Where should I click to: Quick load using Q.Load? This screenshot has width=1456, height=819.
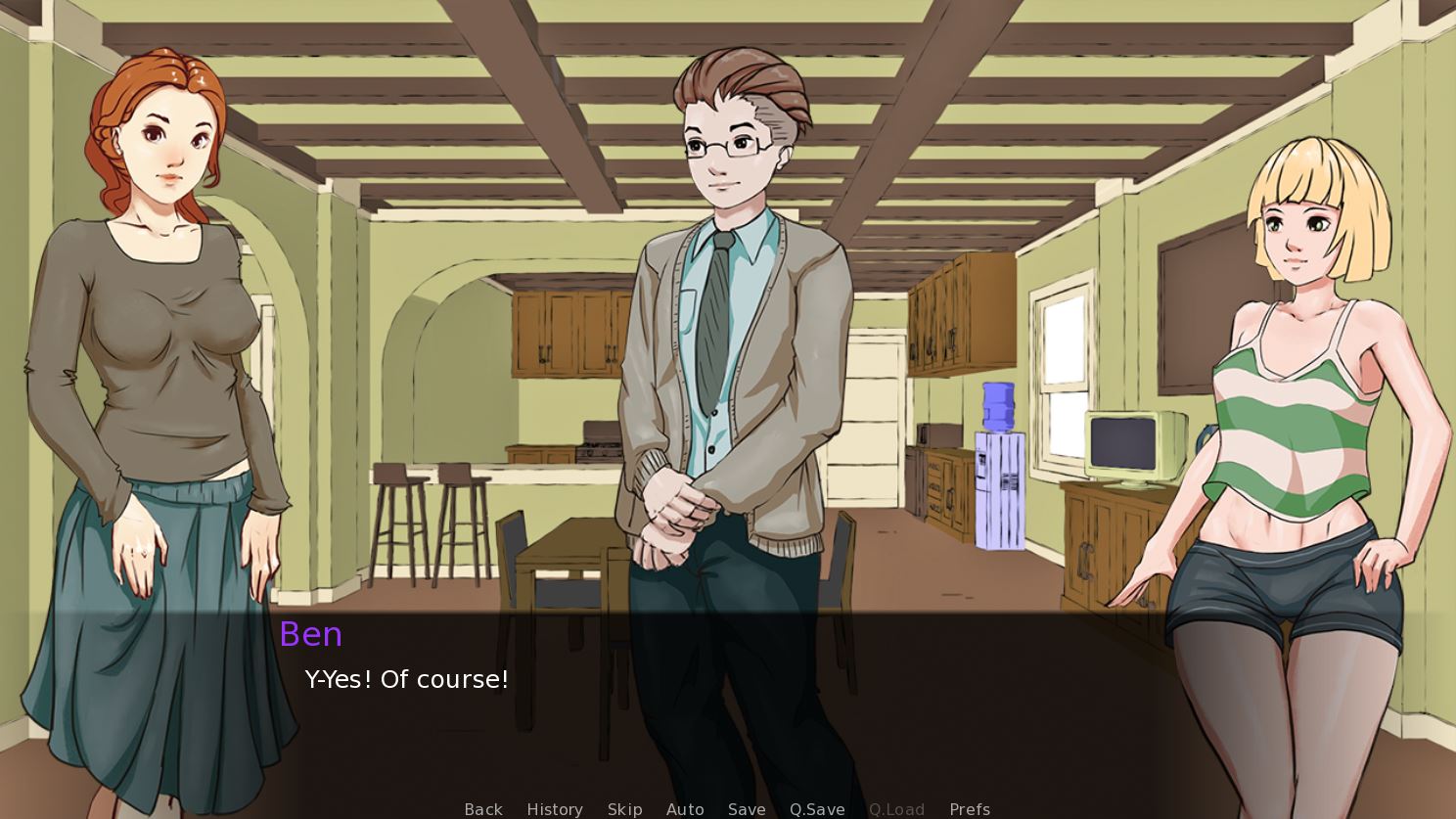(896, 809)
